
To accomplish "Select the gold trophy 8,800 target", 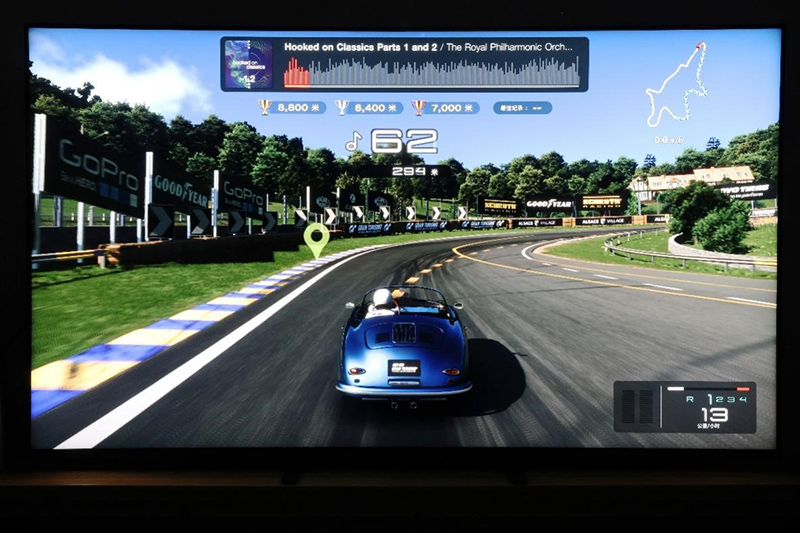I will pos(292,107).
